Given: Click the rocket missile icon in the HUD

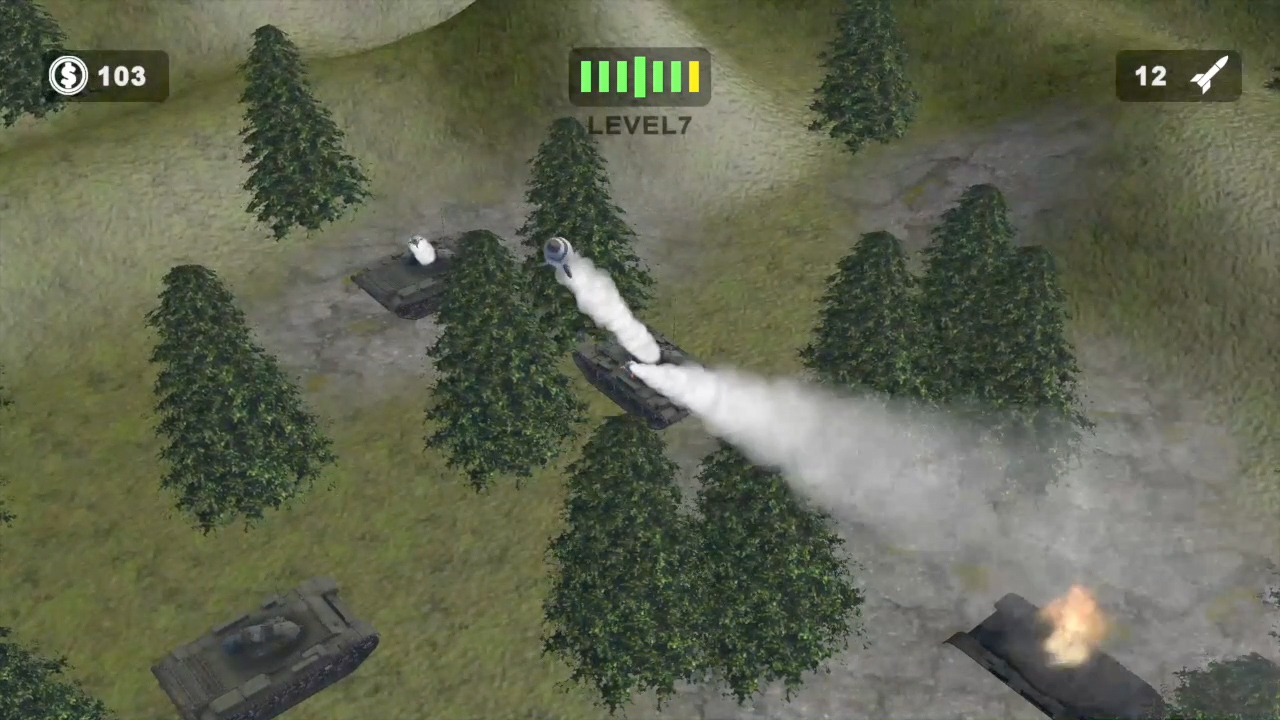Looking at the screenshot, I should click(x=1210, y=74).
